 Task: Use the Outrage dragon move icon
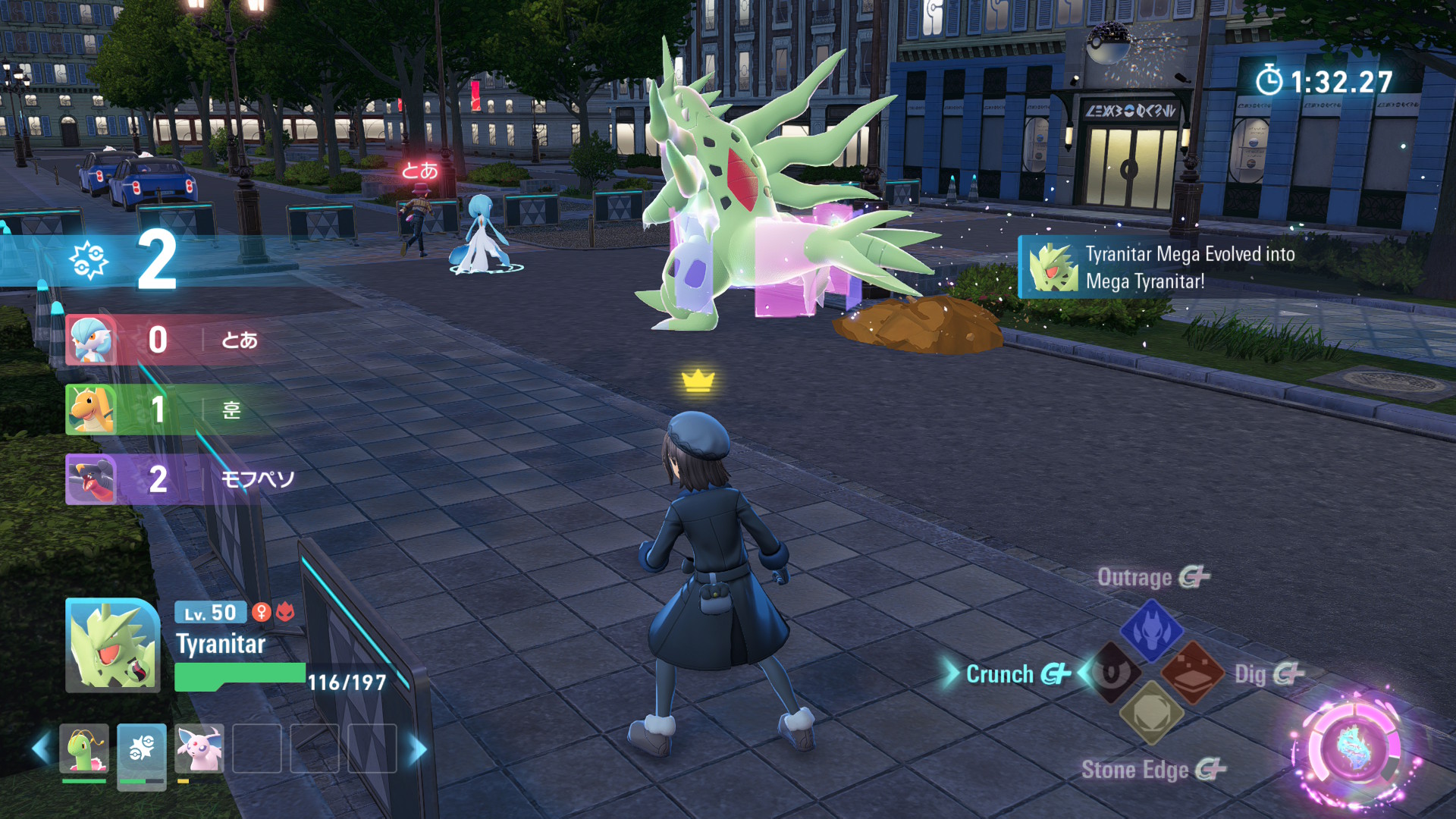pyautogui.click(x=1151, y=629)
